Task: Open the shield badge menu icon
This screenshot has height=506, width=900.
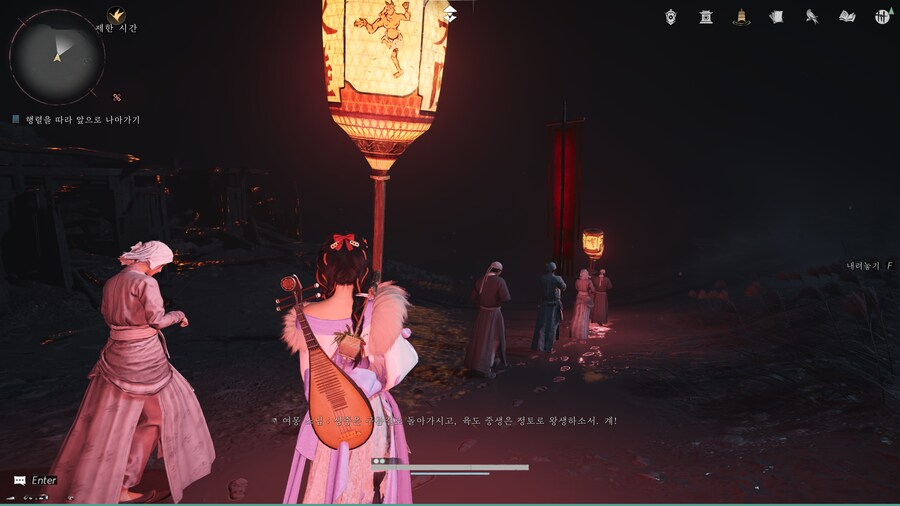Action: tap(671, 17)
